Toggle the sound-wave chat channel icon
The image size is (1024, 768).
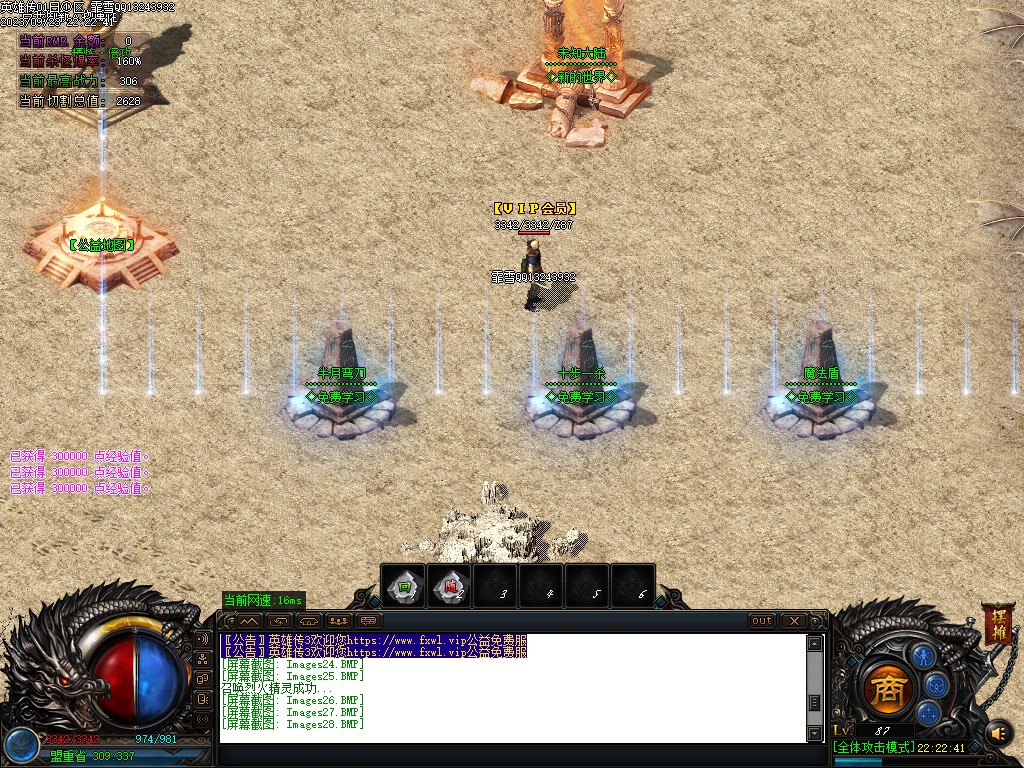point(203,638)
